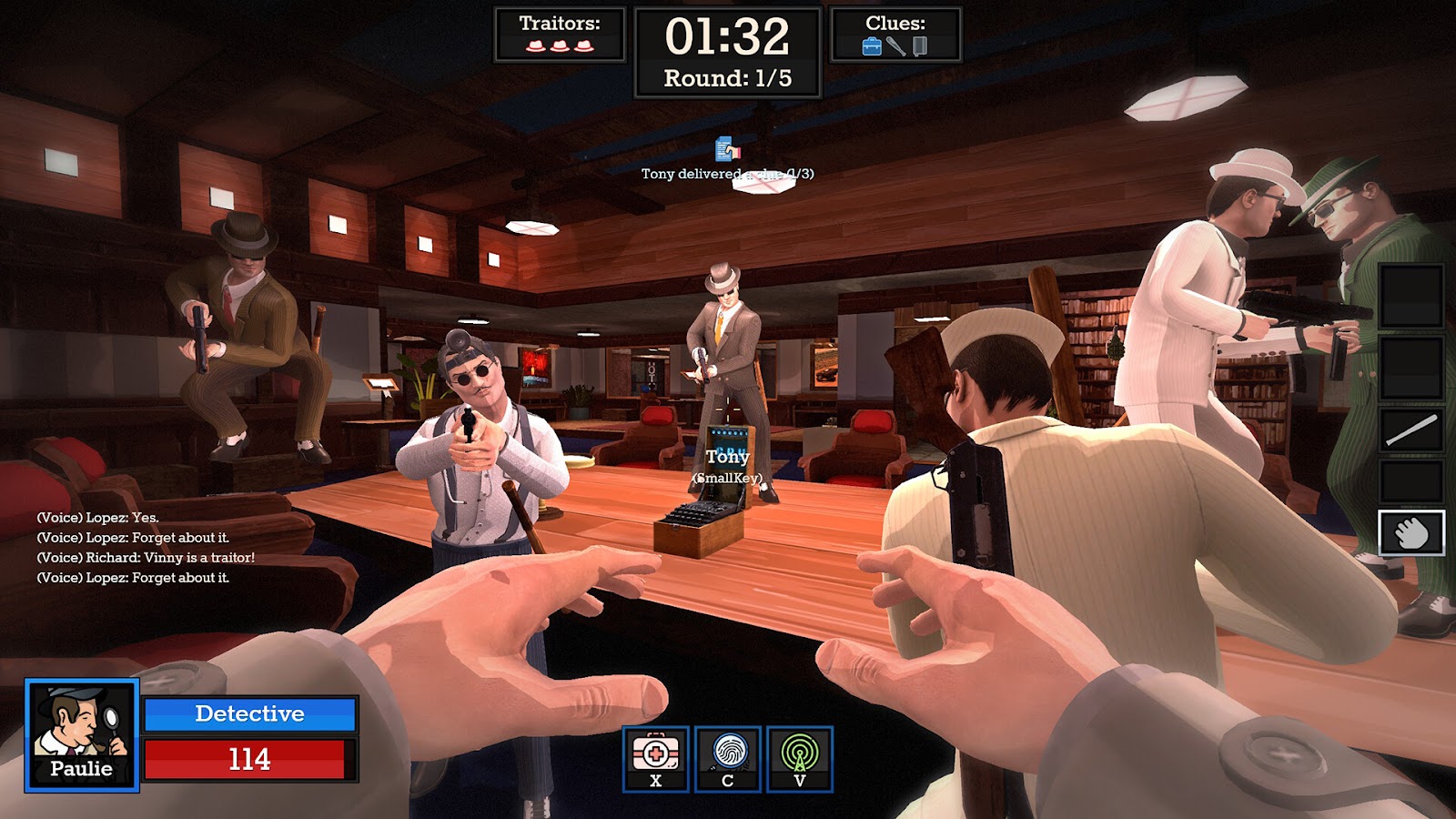1456x819 pixels.
Task: Click the voice chat log
Action: click(x=146, y=548)
